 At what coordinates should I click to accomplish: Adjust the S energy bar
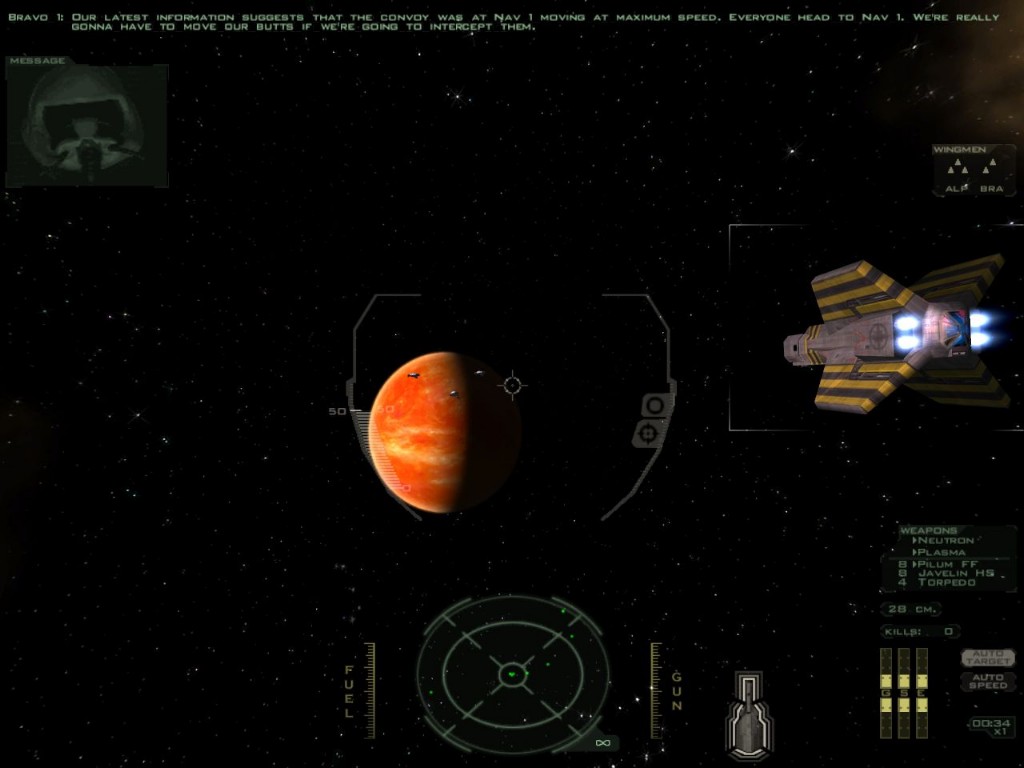[903, 693]
